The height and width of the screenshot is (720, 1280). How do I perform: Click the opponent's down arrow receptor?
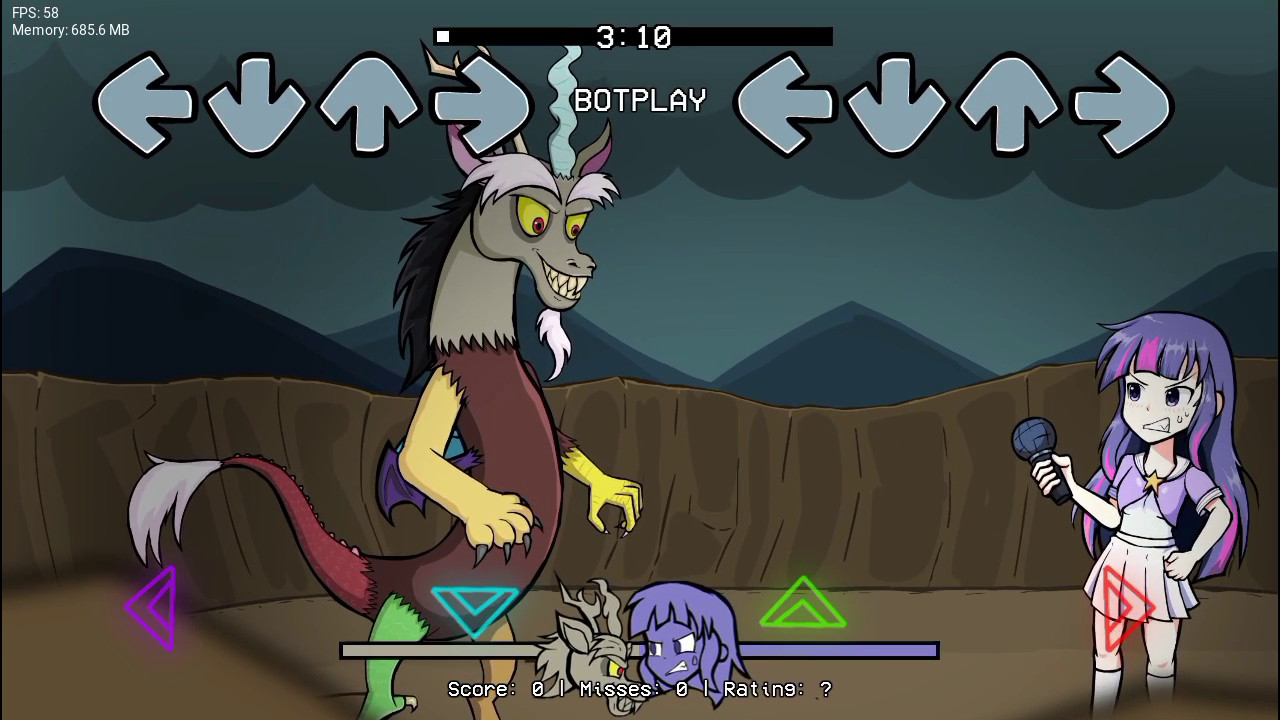click(258, 104)
